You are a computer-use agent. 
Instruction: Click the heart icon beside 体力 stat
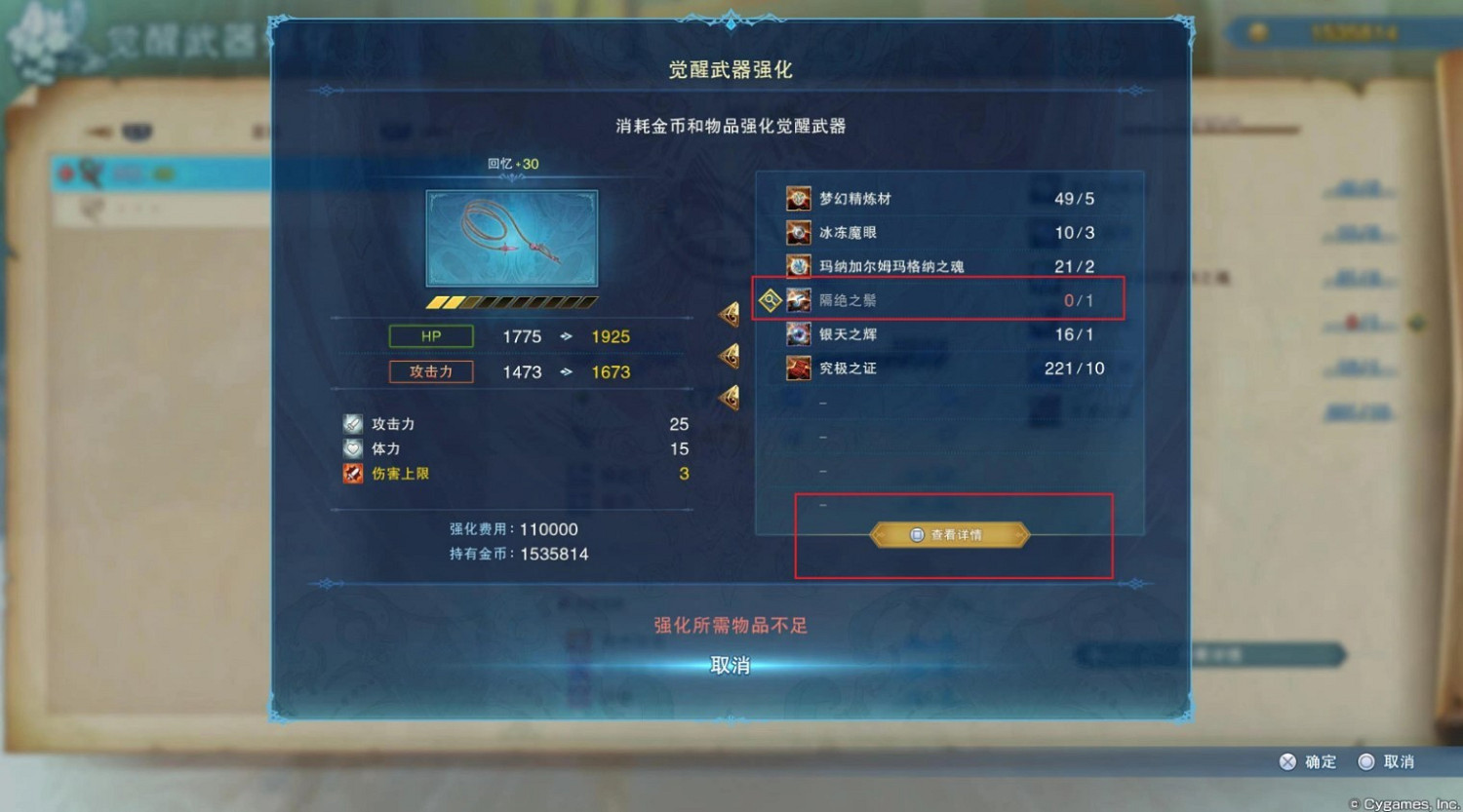[x=351, y=448]
